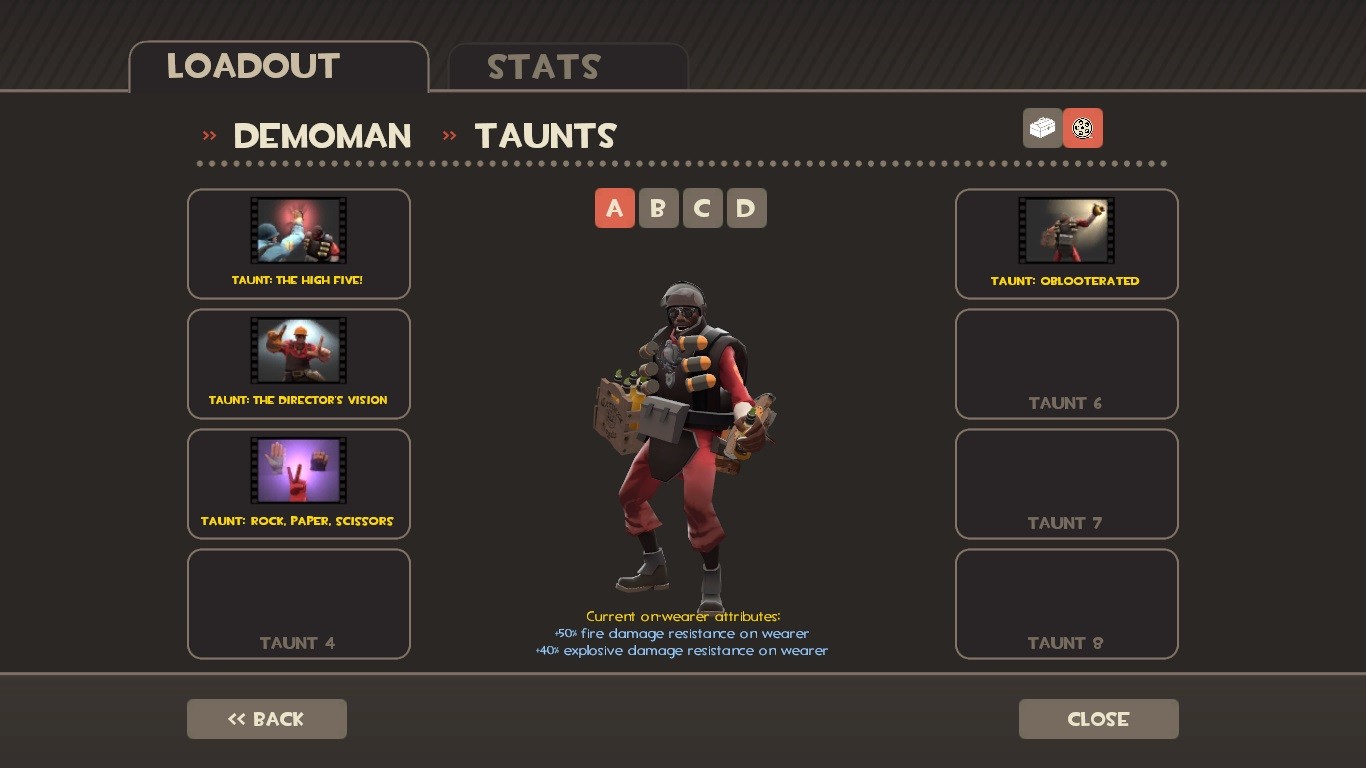Open Taunt: Oblooterated slot
The image size is (1366, 768).
click(1066, 243)
